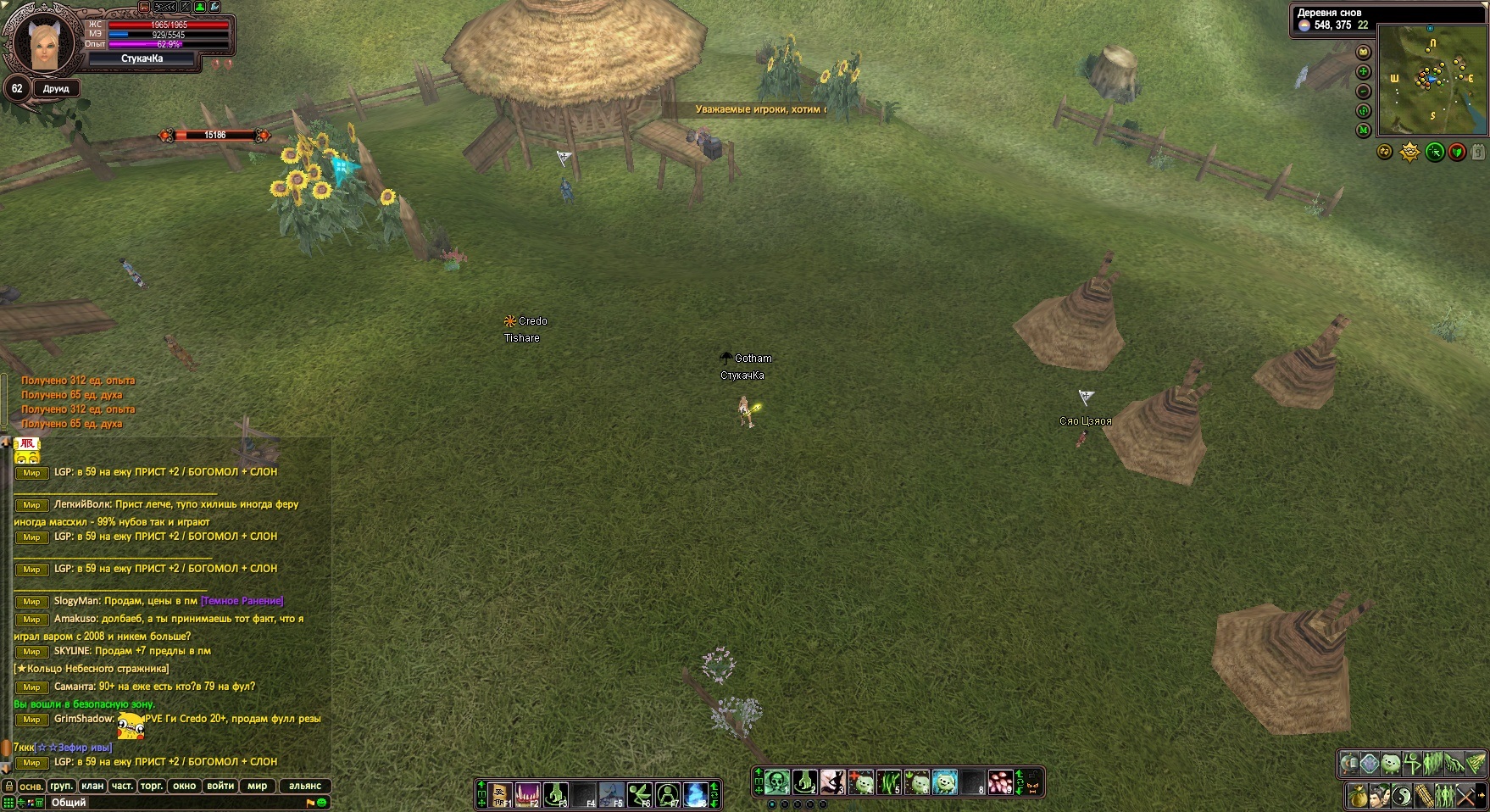Select the character portrait of СтукачКа

42,42
